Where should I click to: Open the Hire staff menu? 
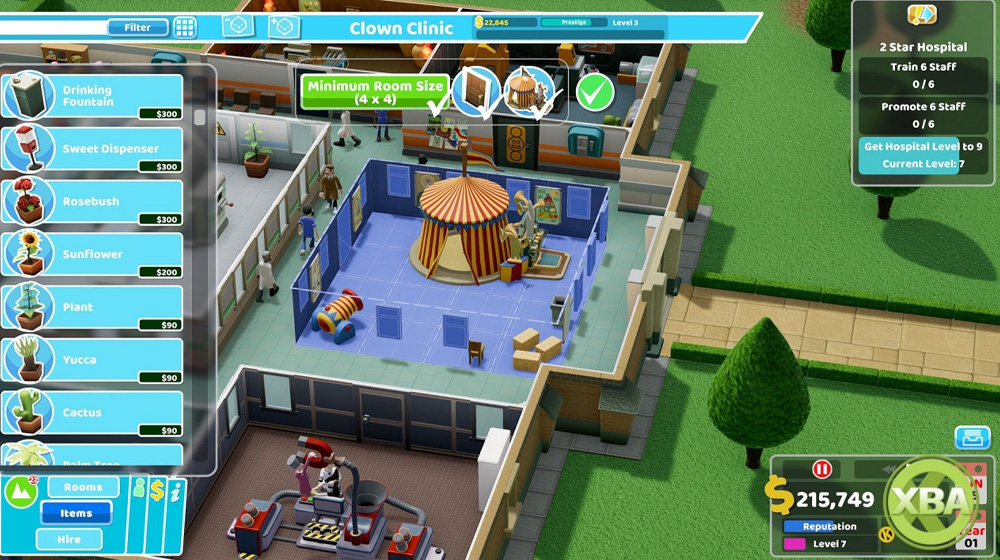[69, 539]
